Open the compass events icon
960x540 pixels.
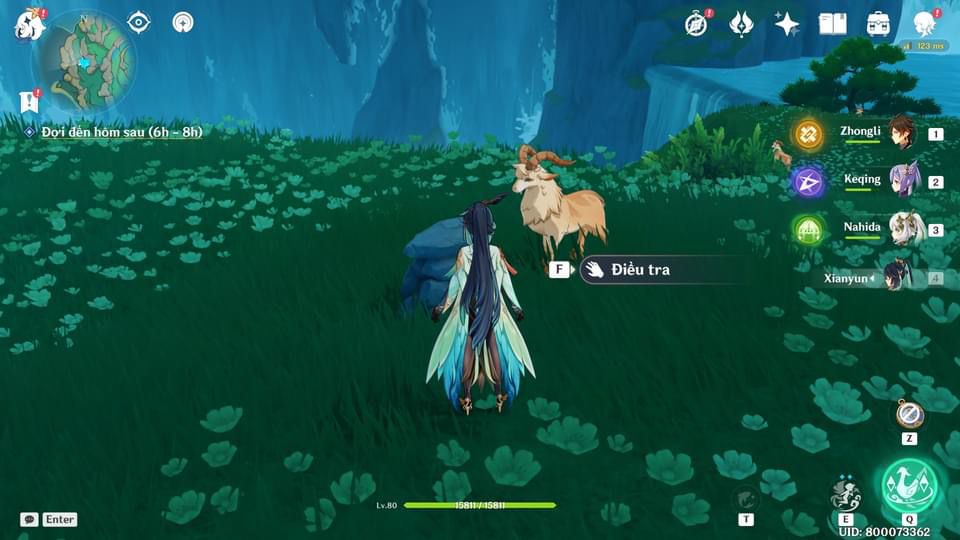697,24
